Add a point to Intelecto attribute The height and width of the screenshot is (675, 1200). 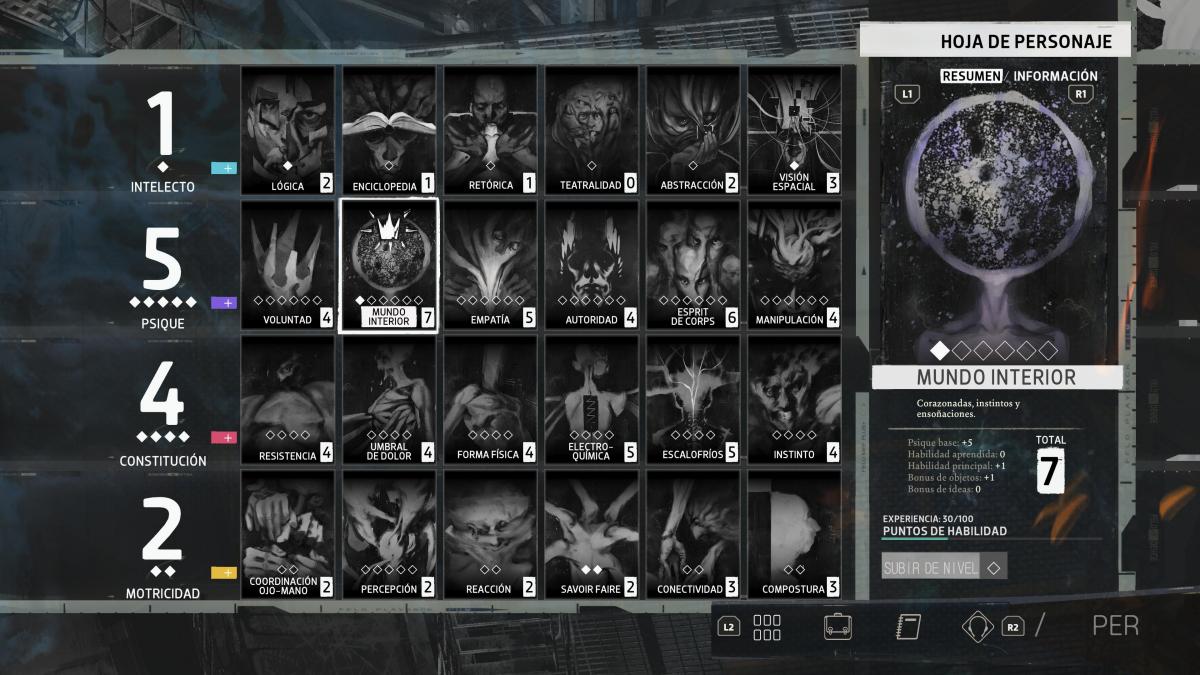coord(224,168)
